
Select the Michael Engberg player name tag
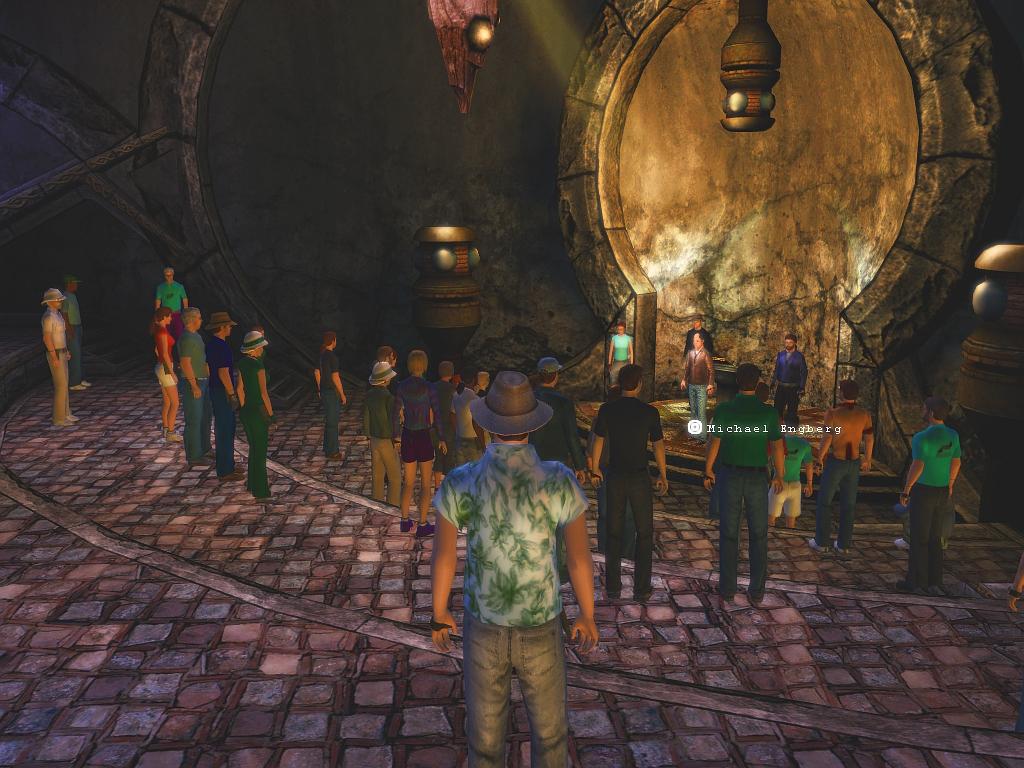(x=765, y=428)
